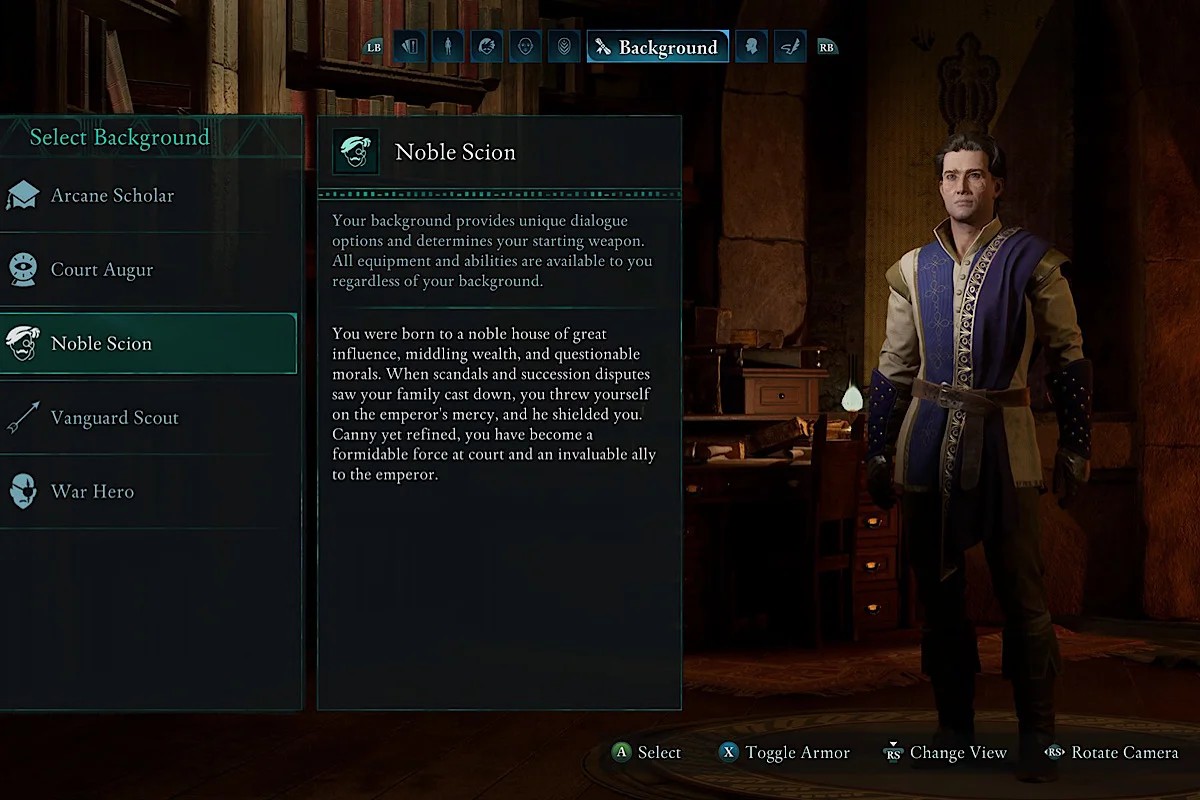Open the Background tab
1200x800 pixels.
[x=657, y=47]
